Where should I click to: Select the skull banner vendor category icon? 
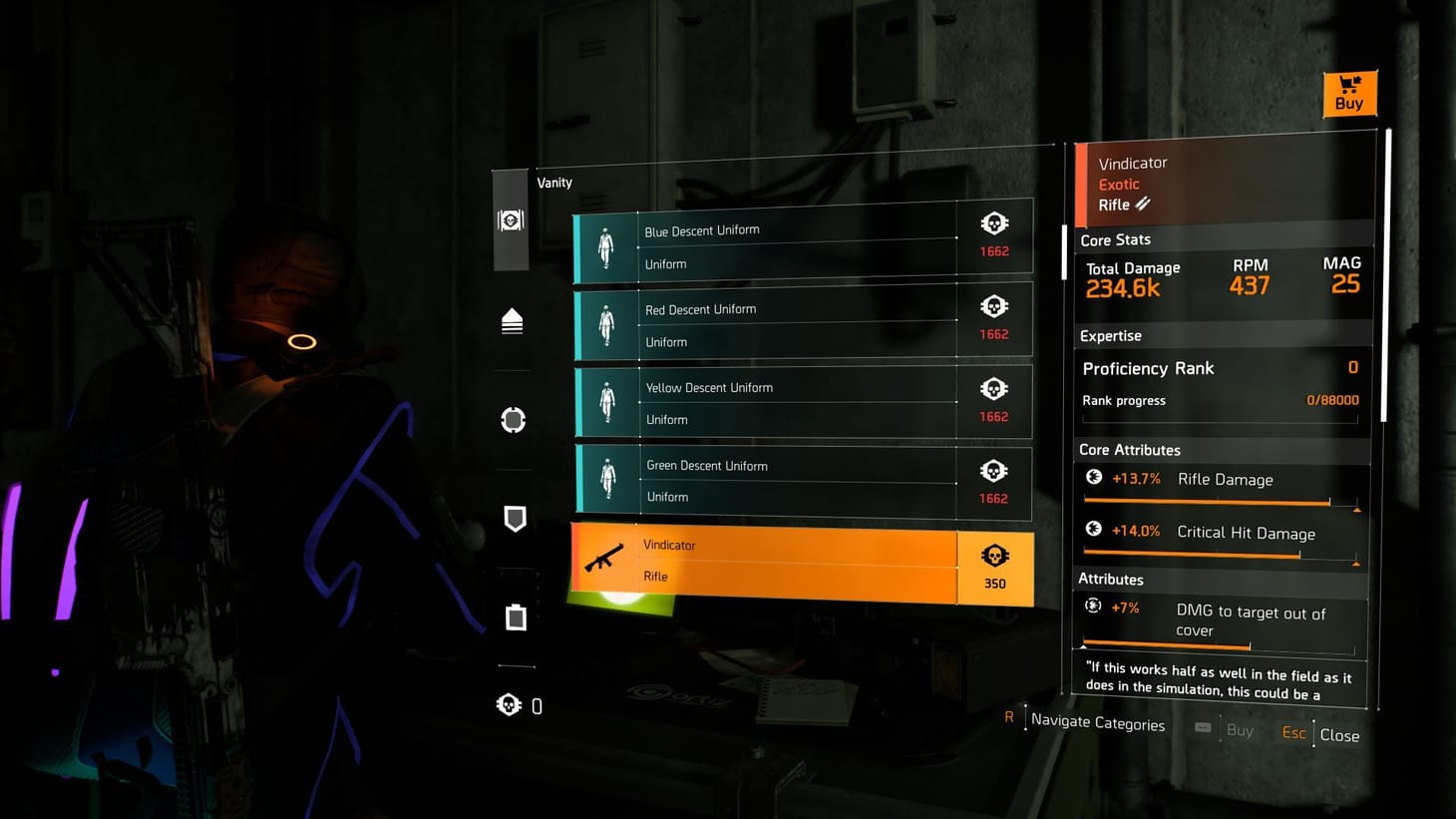click(x=510, y=219)
